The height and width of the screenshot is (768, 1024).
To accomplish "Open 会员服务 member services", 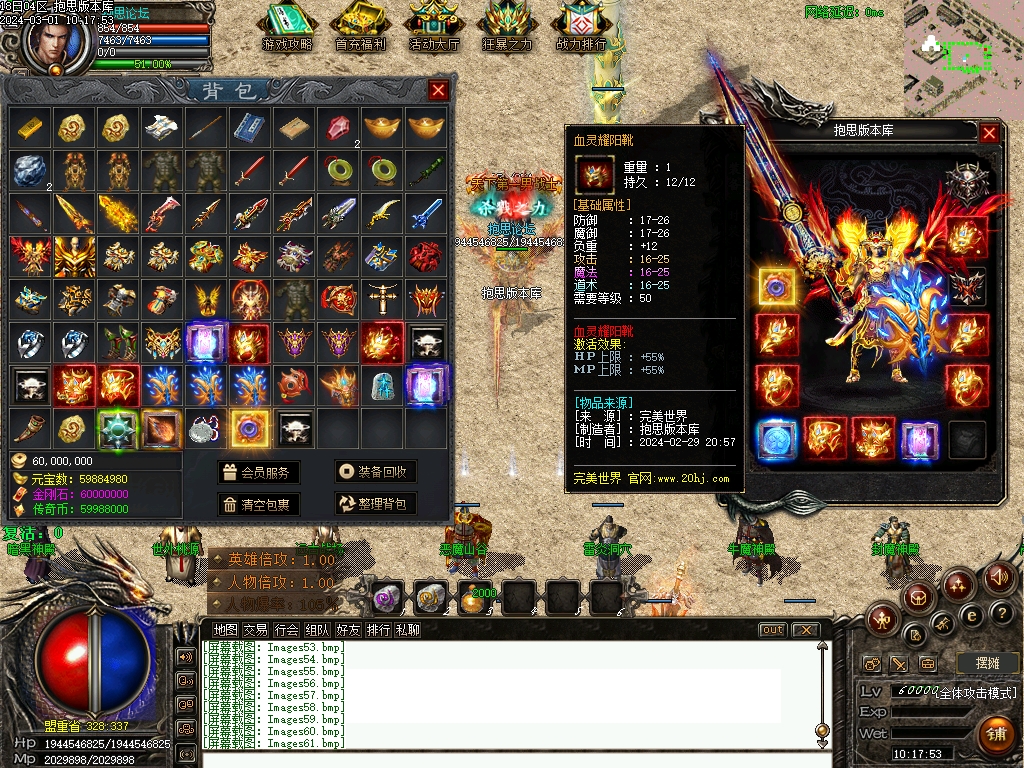I will point(259,473).
